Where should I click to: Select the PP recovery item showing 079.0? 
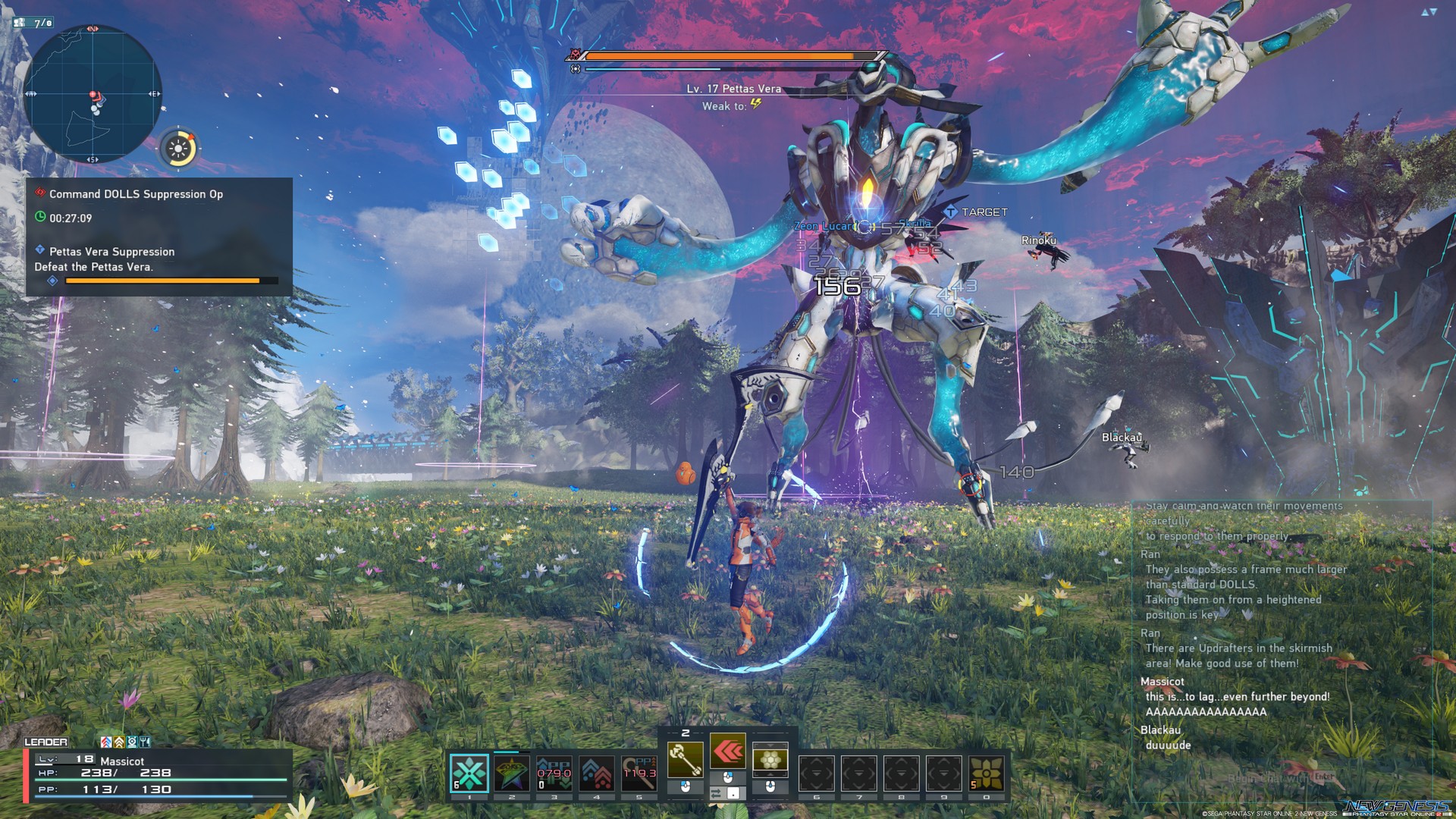coord(555,773)
